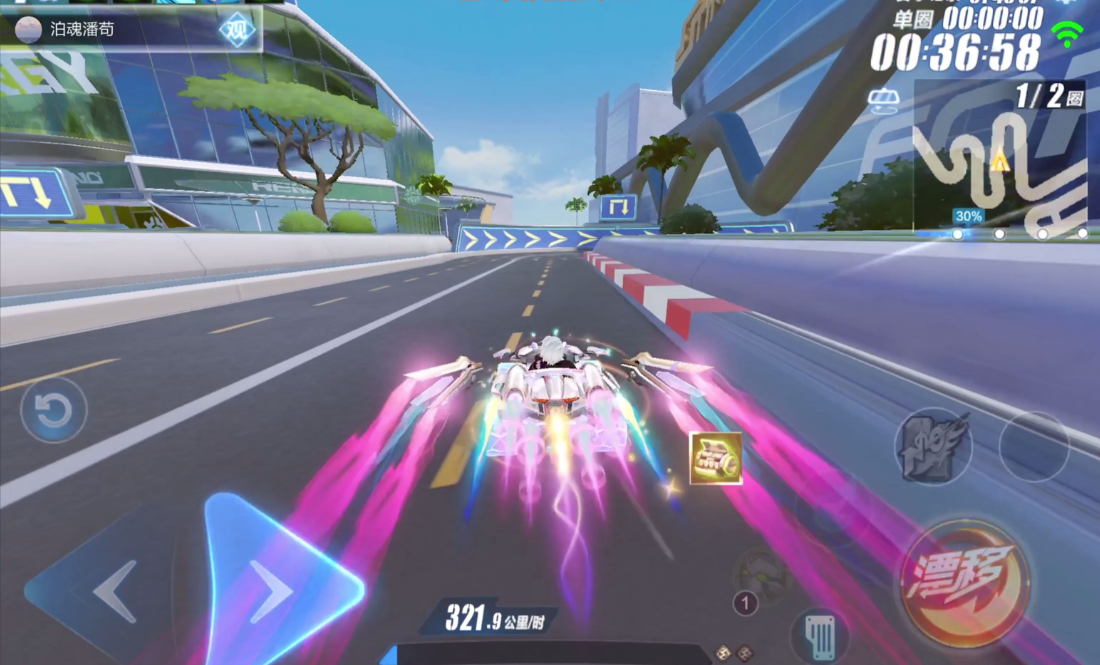
Task: Tap the empty circular skill button
Action: tap(1034, 445)
